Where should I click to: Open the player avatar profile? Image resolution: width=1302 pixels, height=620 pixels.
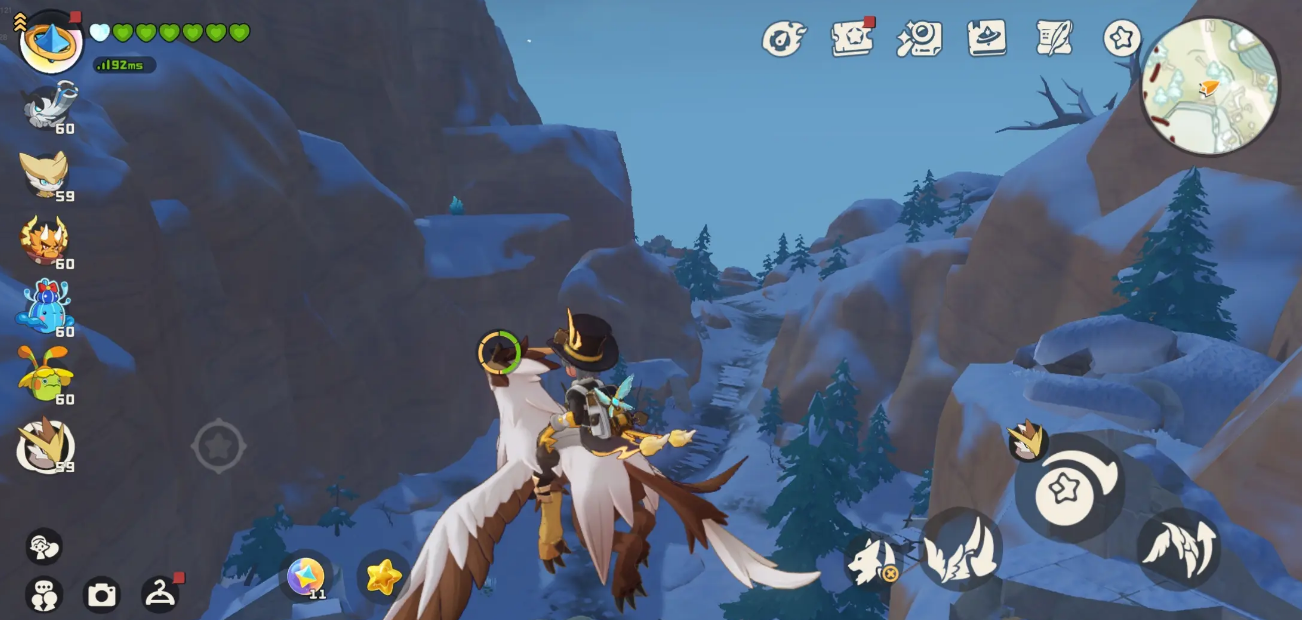(x=50, y=41)
